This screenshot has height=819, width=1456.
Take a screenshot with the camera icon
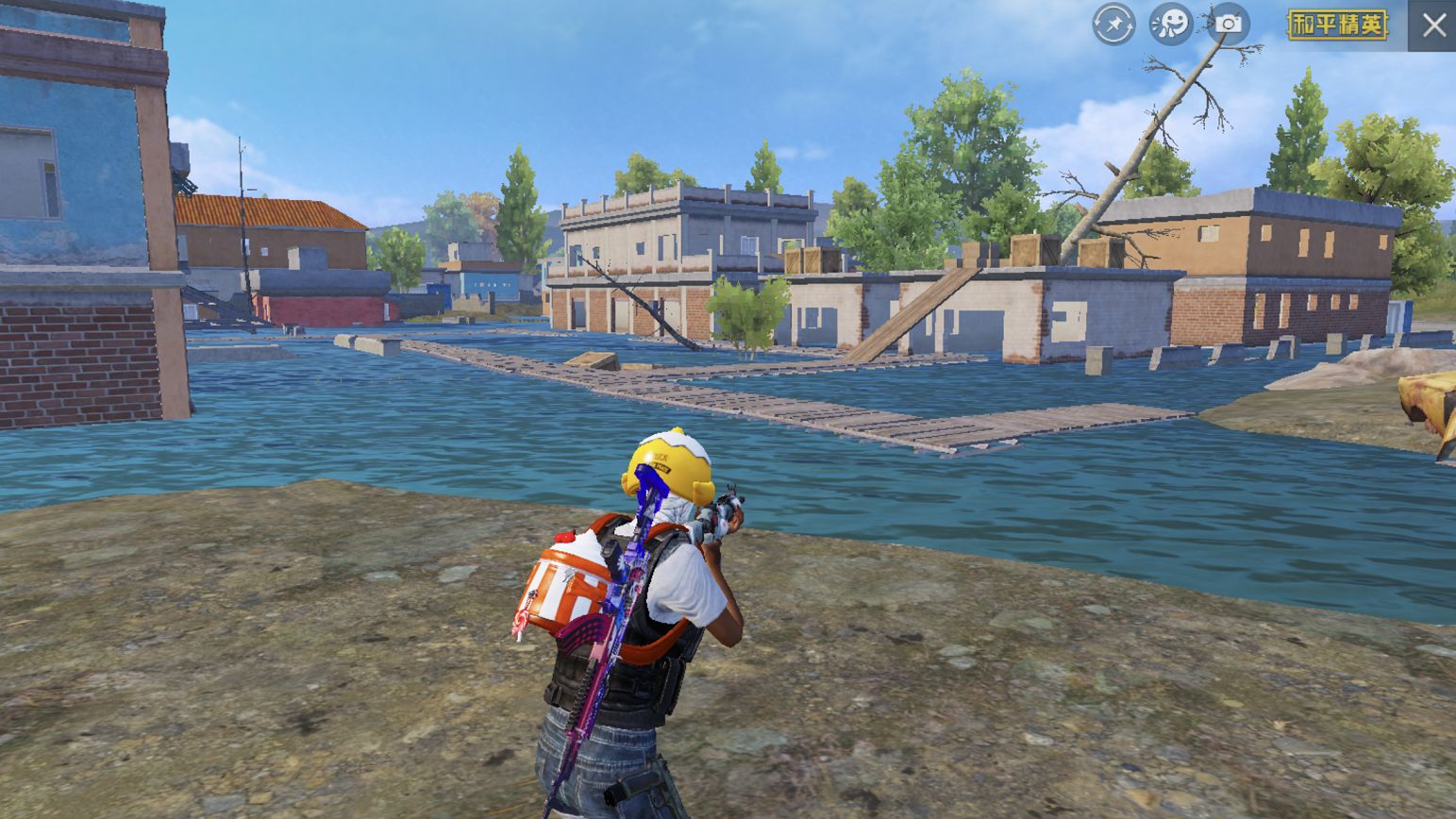[1229, 25]
